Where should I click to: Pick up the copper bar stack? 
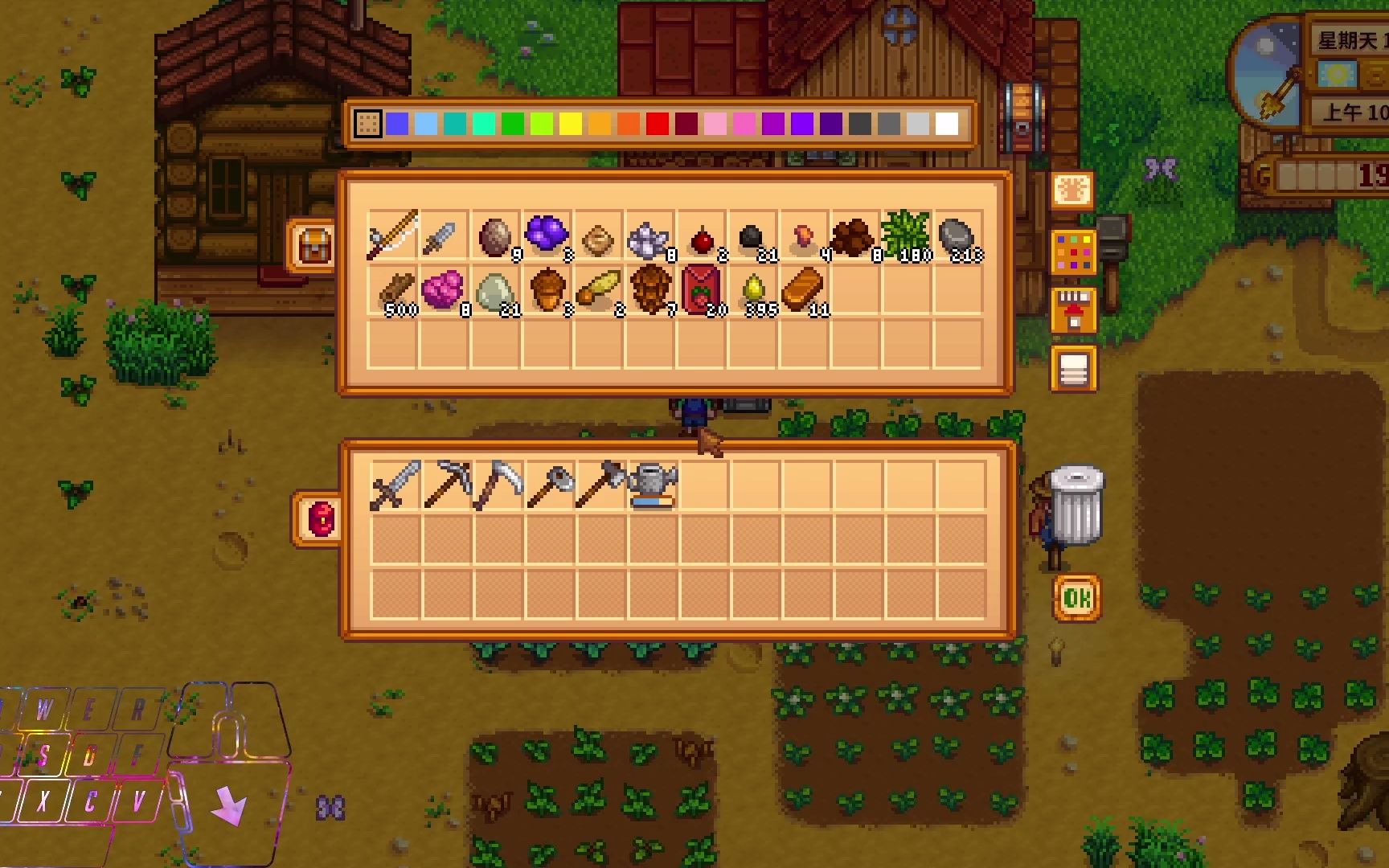(x=803, y=291)
